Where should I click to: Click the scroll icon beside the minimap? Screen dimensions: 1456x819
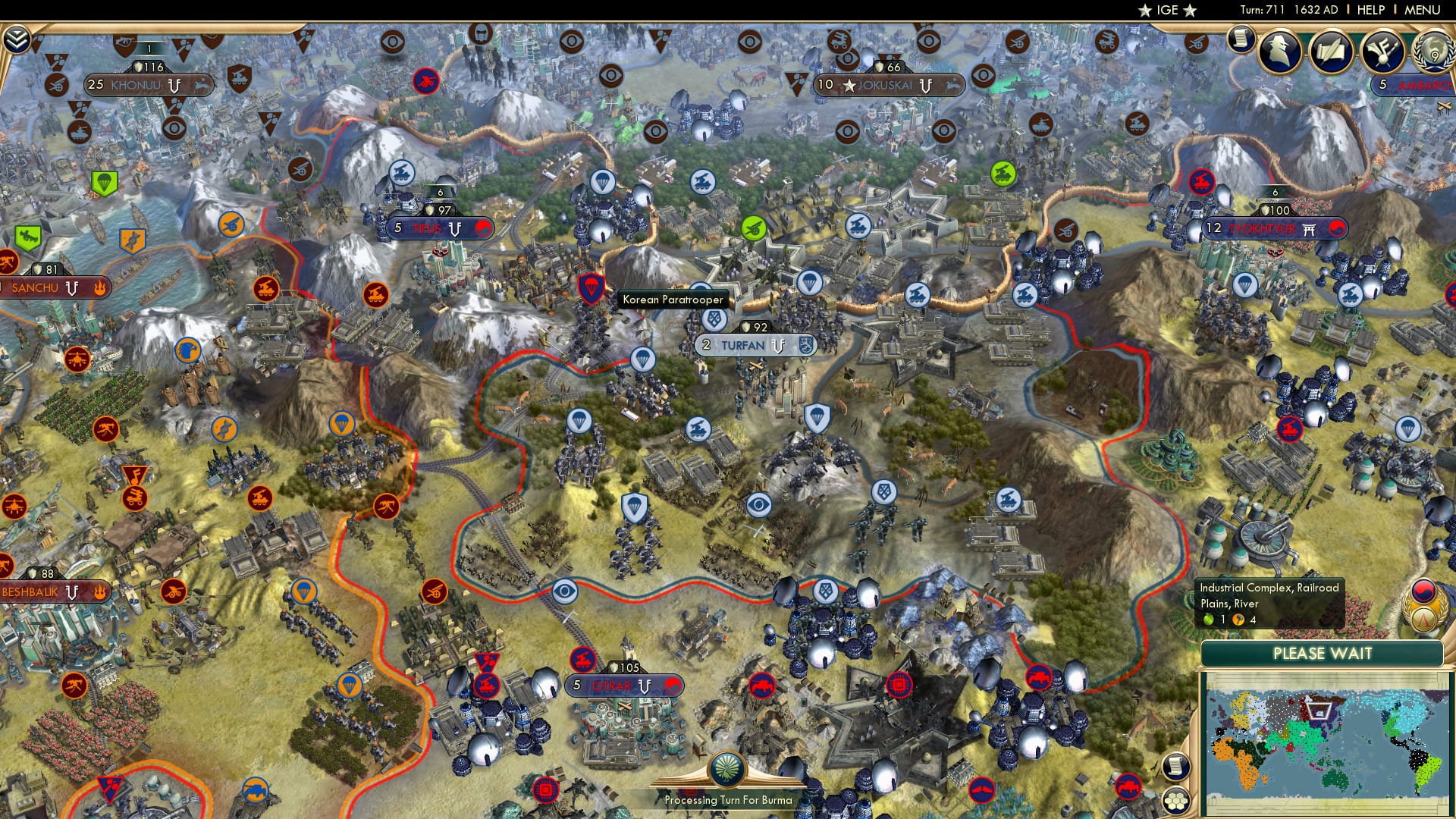1175,768
